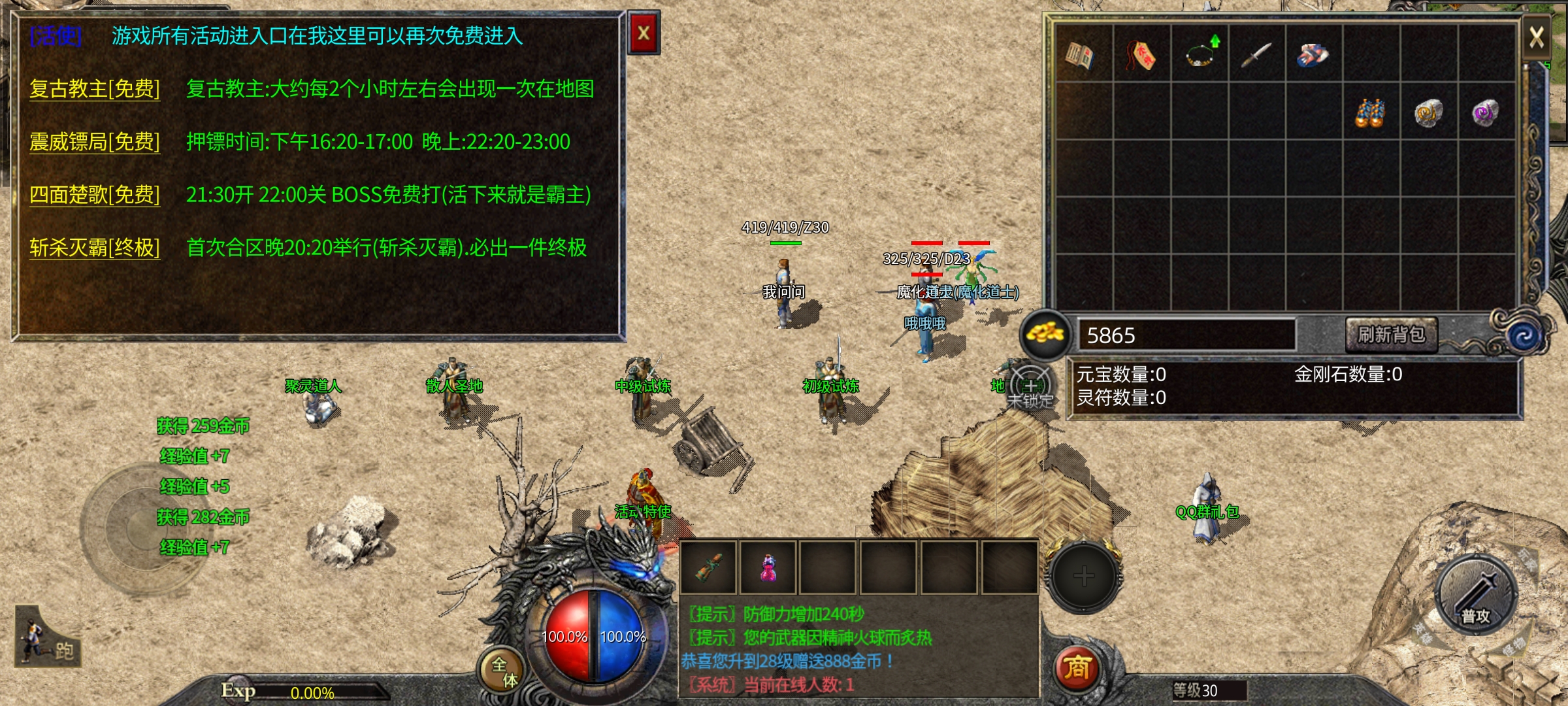Tap the 普攻 normal attack button
1568x706 pixels.
click(1475, 595)
